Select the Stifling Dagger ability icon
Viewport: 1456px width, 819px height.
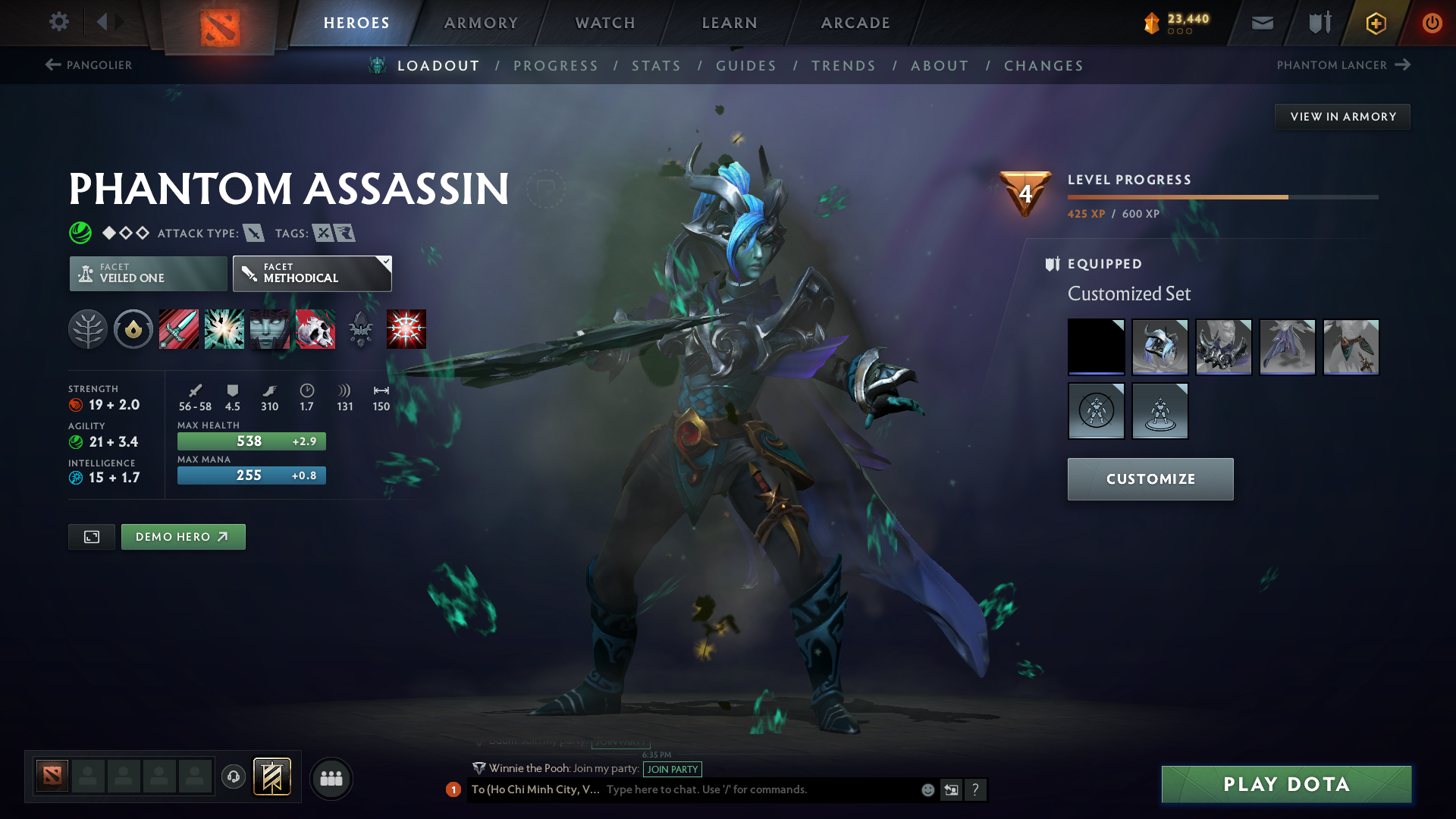[178, 329]
